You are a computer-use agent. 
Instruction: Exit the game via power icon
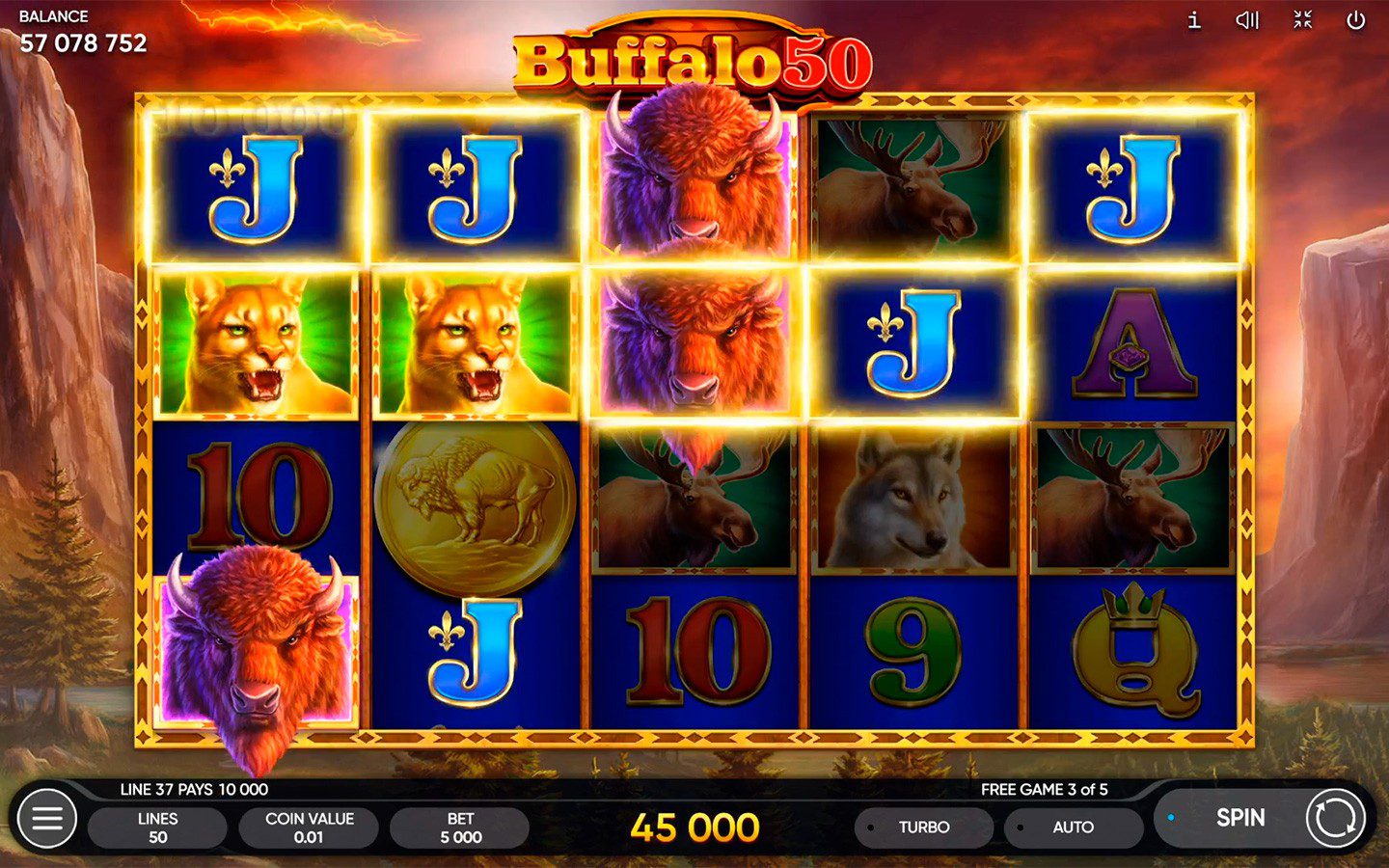coord(1355,20)
